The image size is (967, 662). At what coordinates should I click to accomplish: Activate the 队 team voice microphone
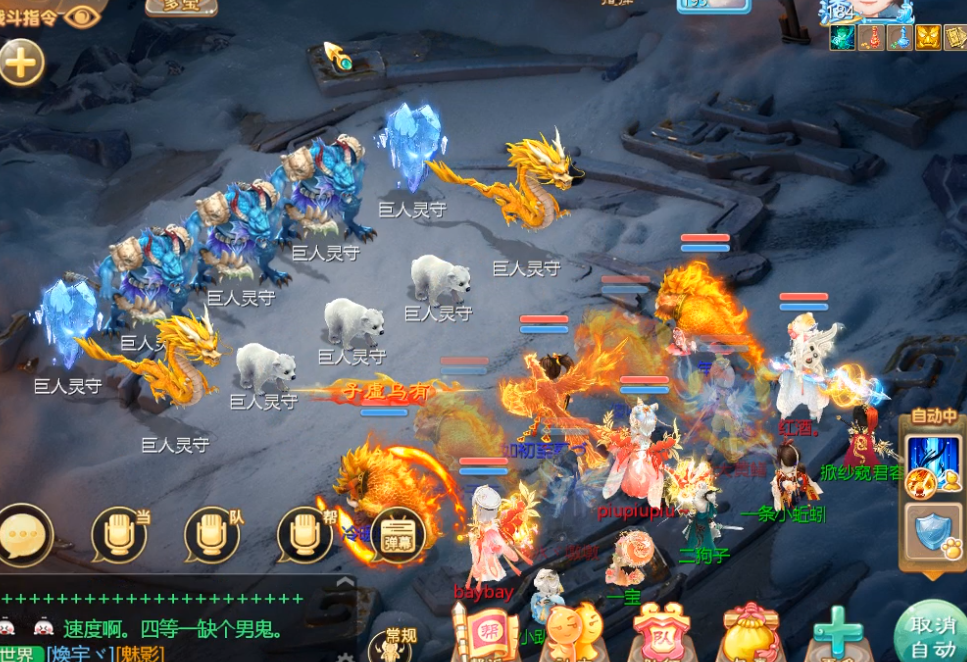point(212,535)
